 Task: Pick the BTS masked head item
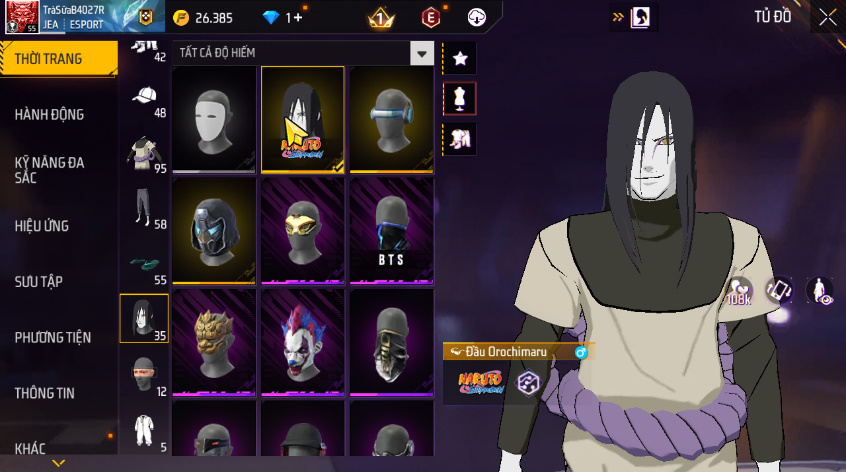pyautogui.click(x=391, y=232)
